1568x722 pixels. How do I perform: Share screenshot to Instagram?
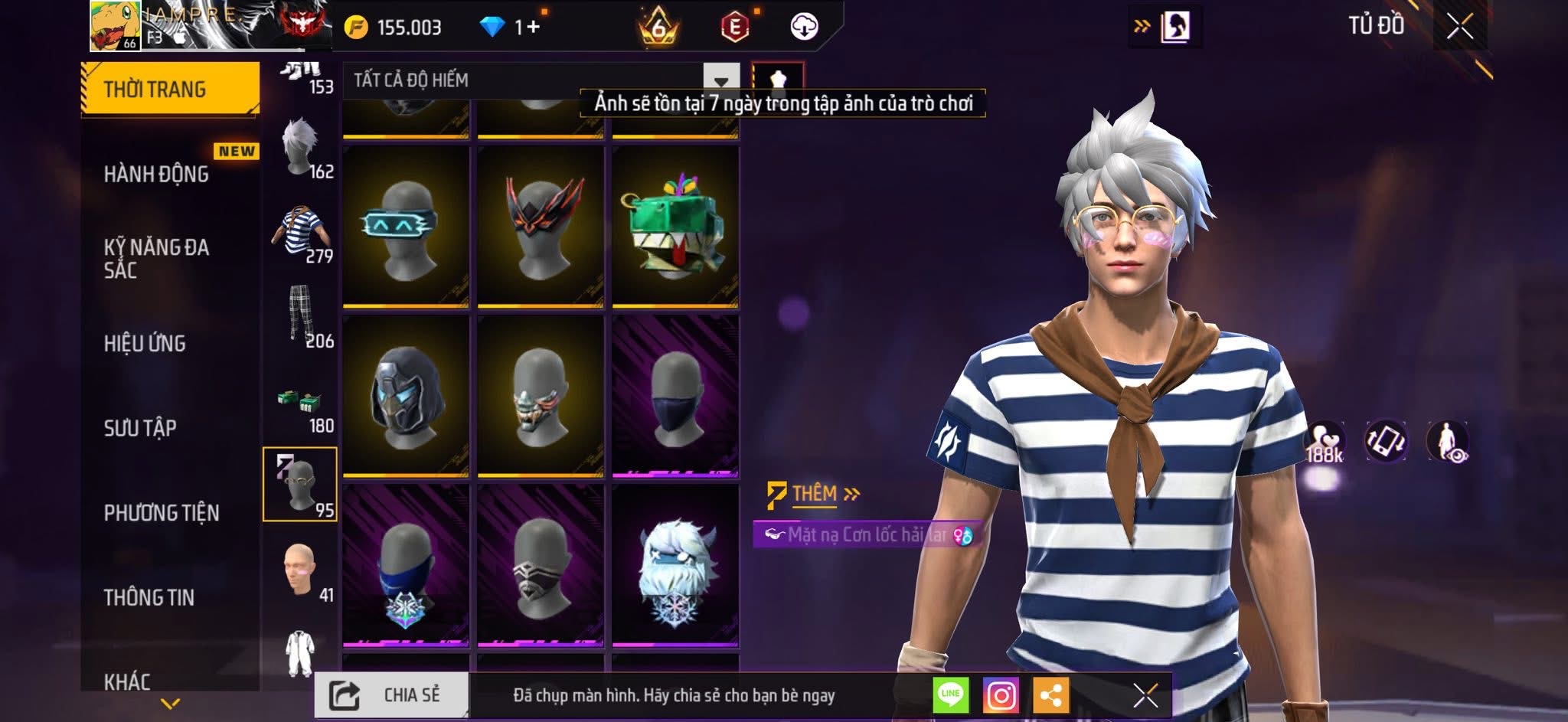point(1001,695)
